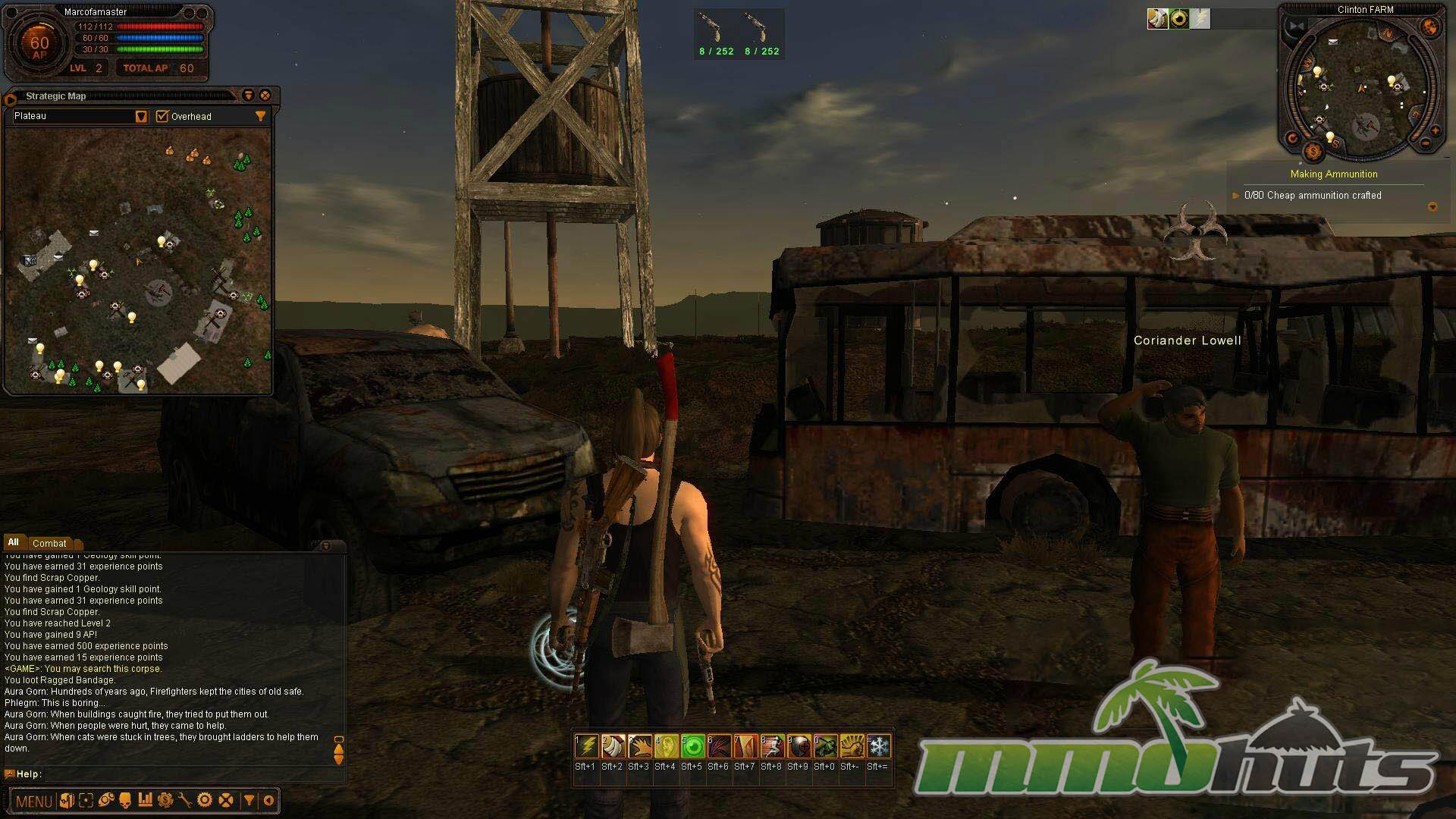Open the backpack inventory icon
Viewport: 1456px width, 819px height.
click(67, 800)
